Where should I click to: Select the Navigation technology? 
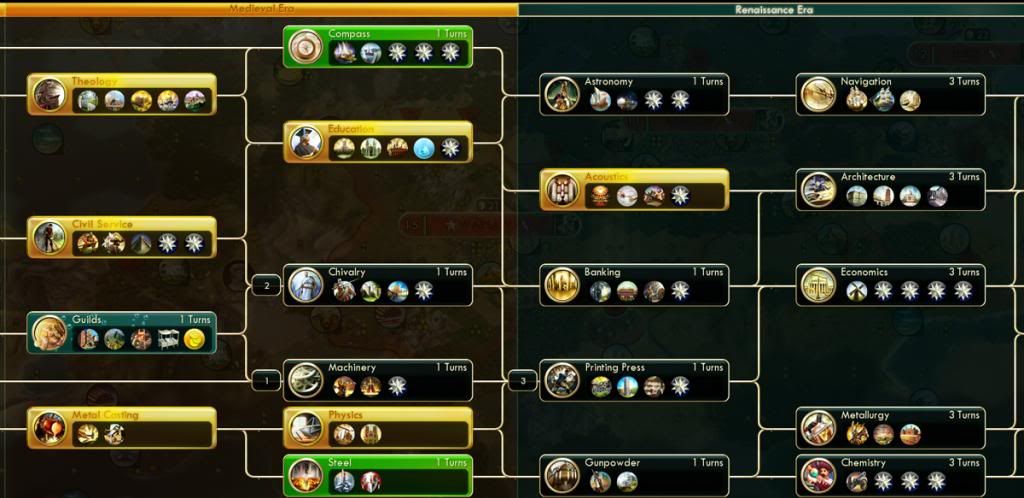[x=891, y=94]
